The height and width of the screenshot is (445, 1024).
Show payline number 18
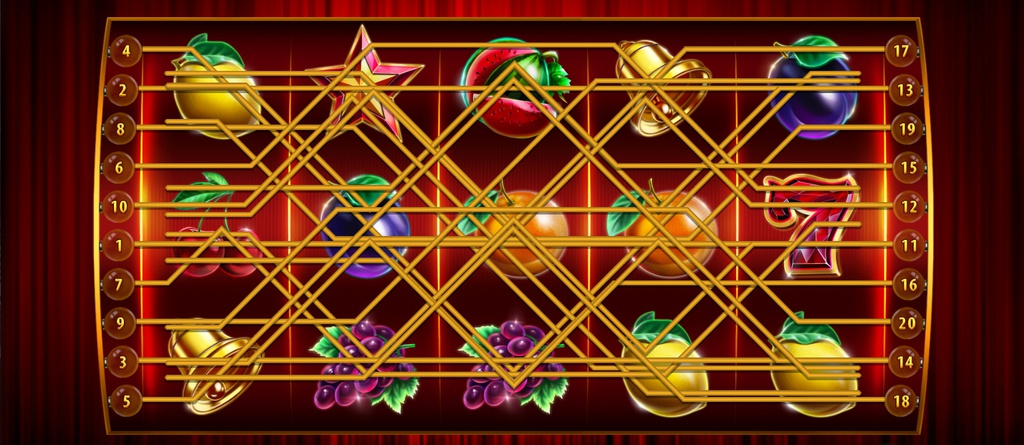click(x=901, y=400)
